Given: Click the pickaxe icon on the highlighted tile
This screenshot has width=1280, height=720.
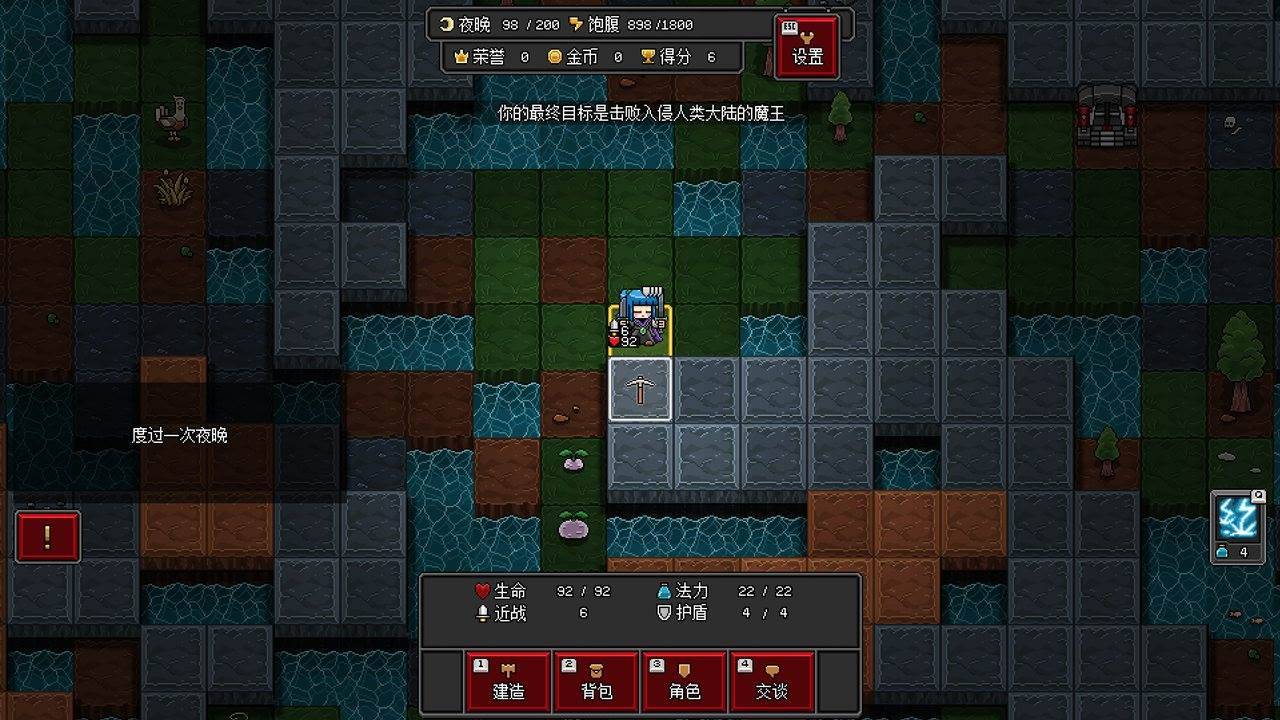Looking at the screenshot, I should tap(640, 391).
